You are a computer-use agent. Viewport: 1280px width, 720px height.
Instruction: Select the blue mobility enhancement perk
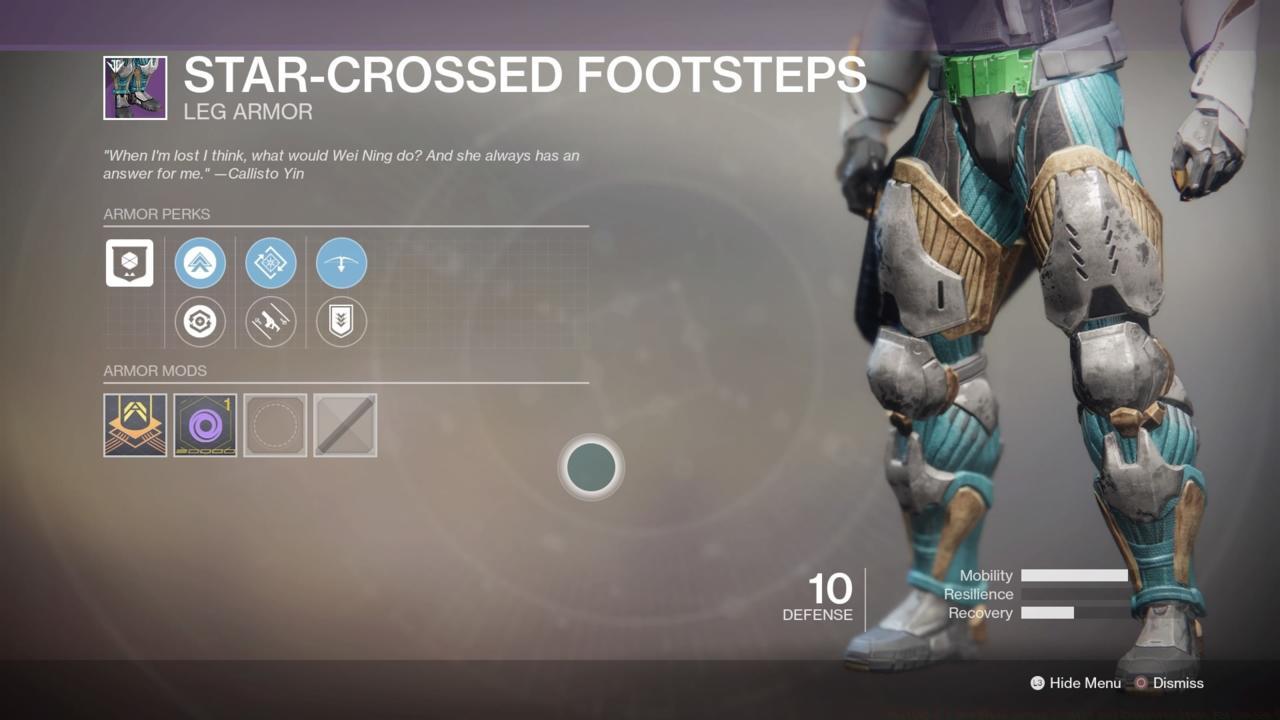(200, 262)
